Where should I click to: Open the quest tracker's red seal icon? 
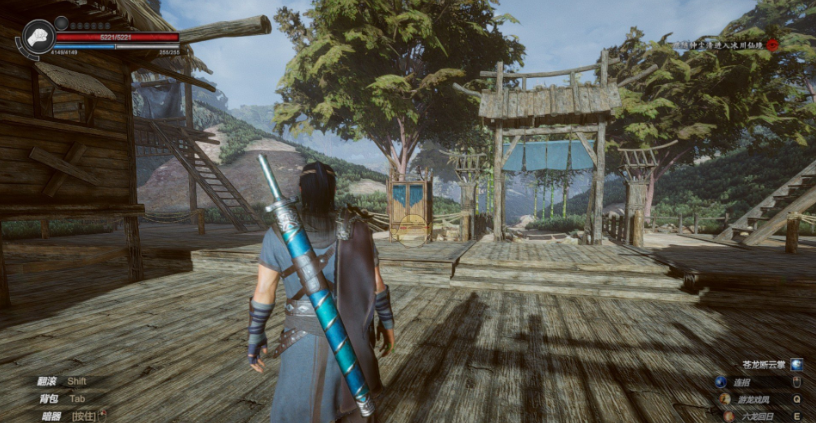click(773, 45)
